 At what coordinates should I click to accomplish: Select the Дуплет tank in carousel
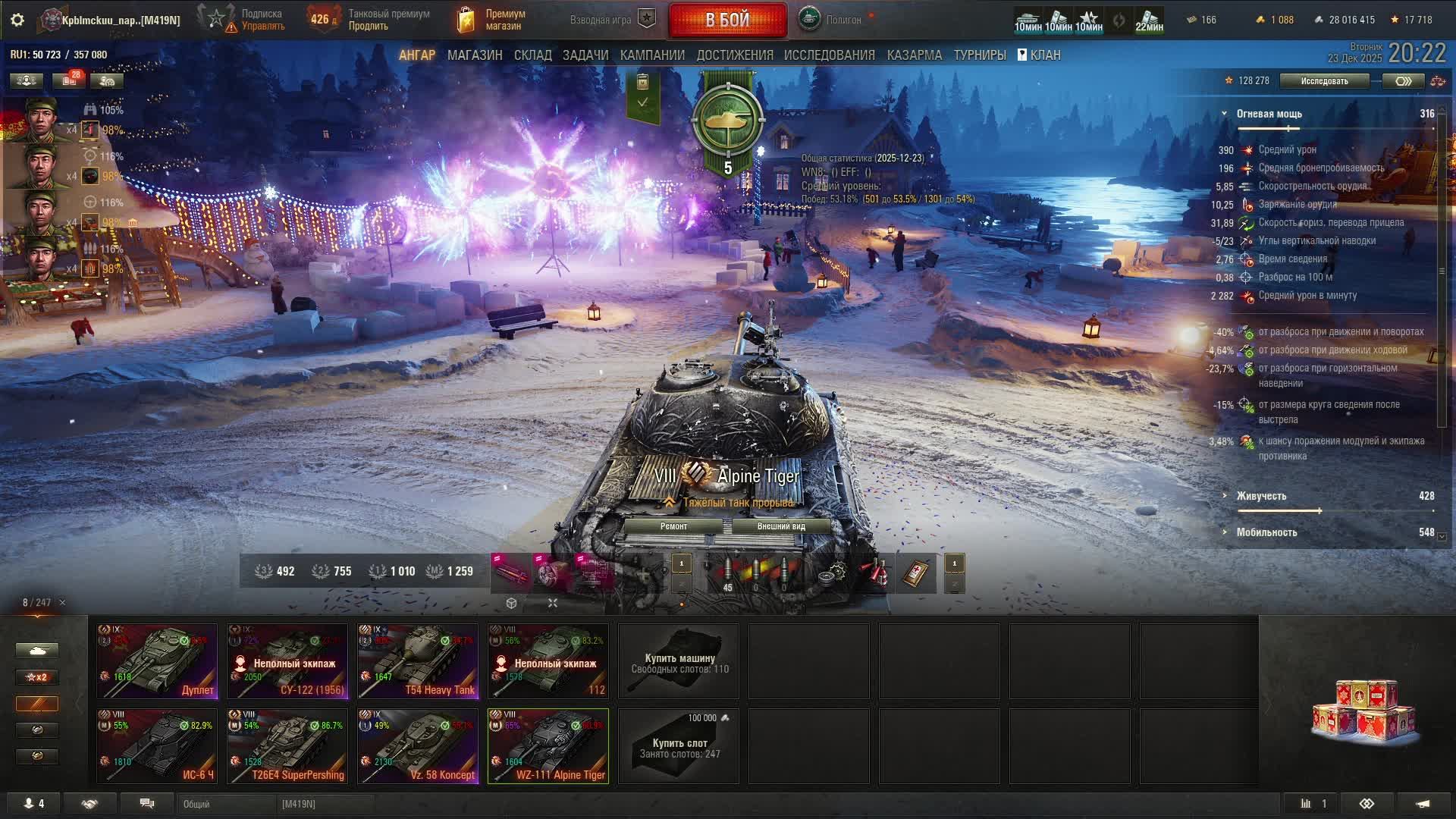point(157,661)
